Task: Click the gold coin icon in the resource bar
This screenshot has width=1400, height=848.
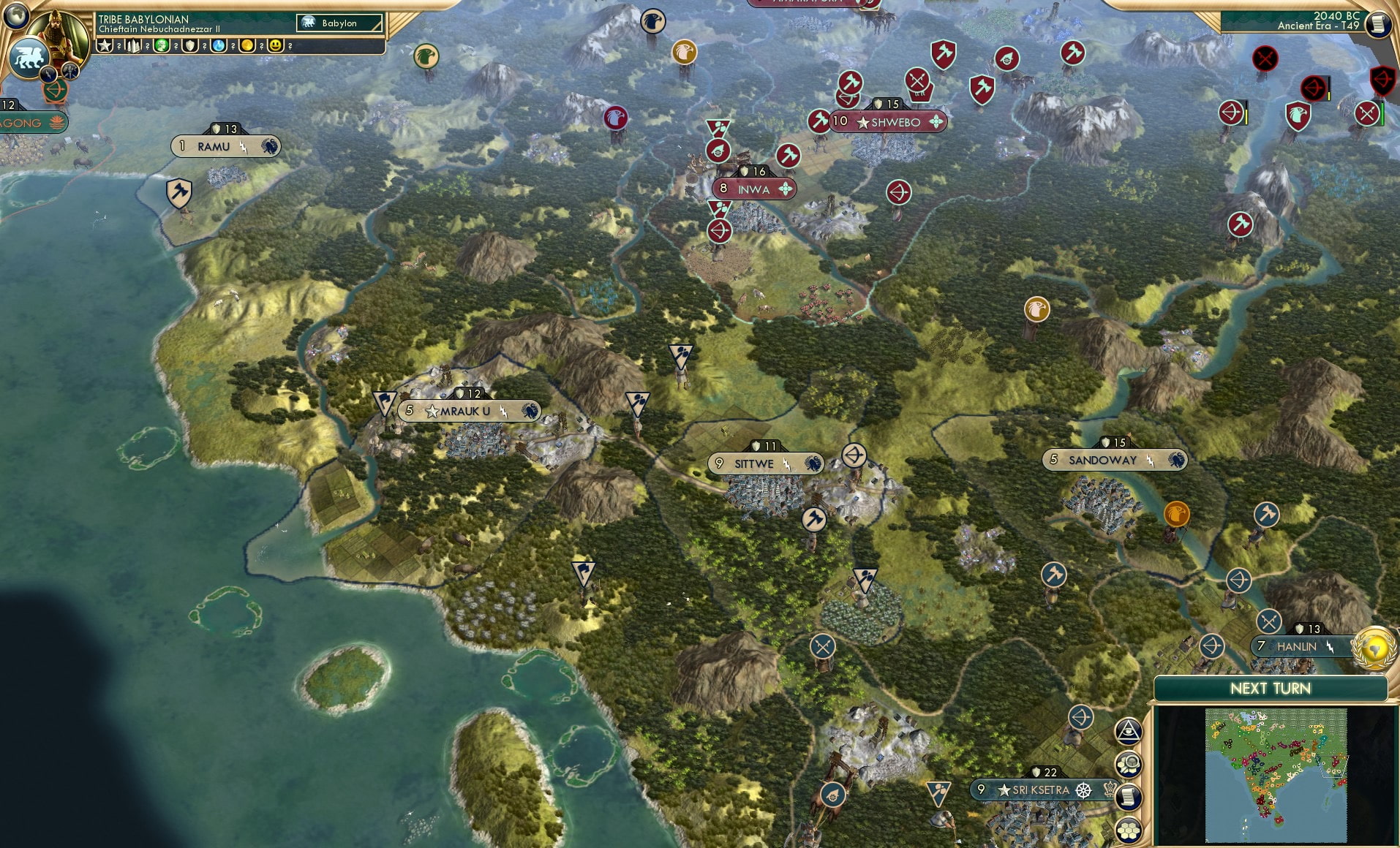Action: pyautogui.click(x=249, y=45)
